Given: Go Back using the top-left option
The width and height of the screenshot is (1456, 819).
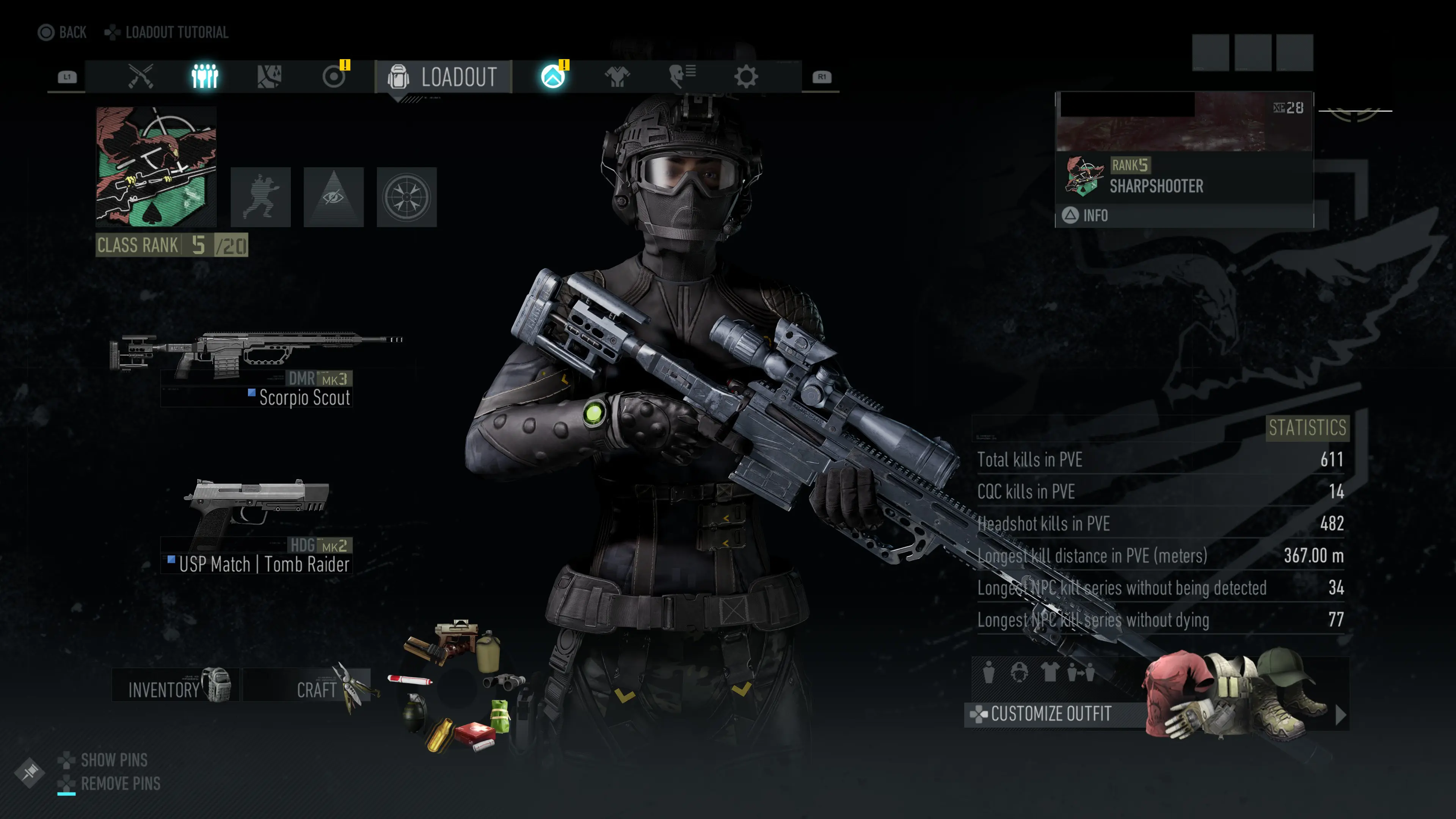Looking at the screenshot, I should coord(62,32).
